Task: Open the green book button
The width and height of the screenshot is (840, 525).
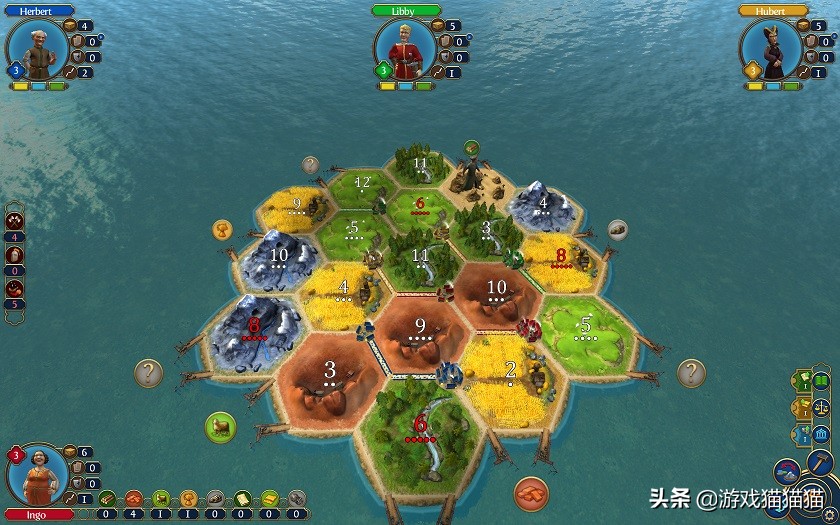Action: click(821, 380)
